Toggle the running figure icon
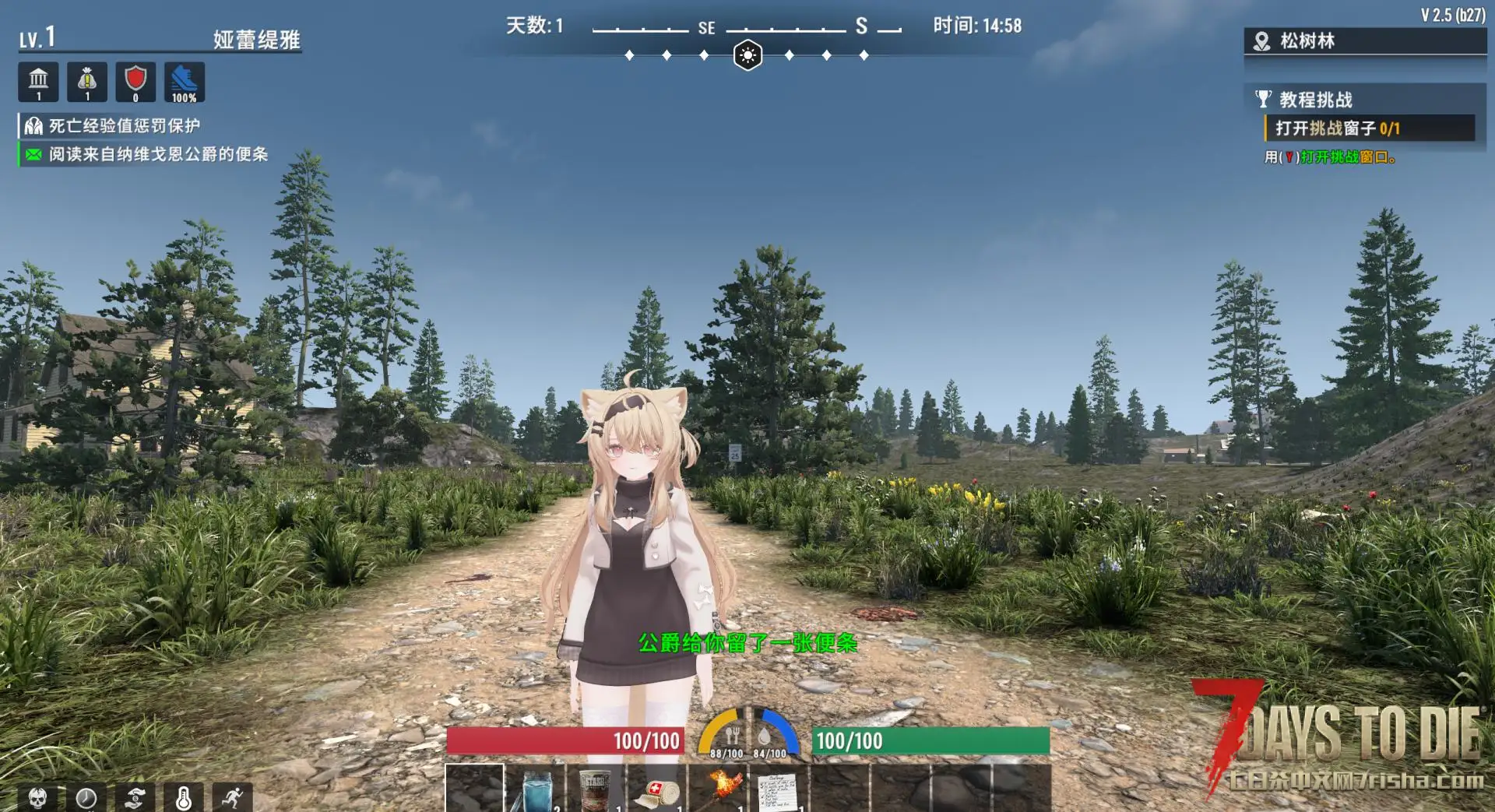This screenshot has height=812, width=1495. (232, 797)
